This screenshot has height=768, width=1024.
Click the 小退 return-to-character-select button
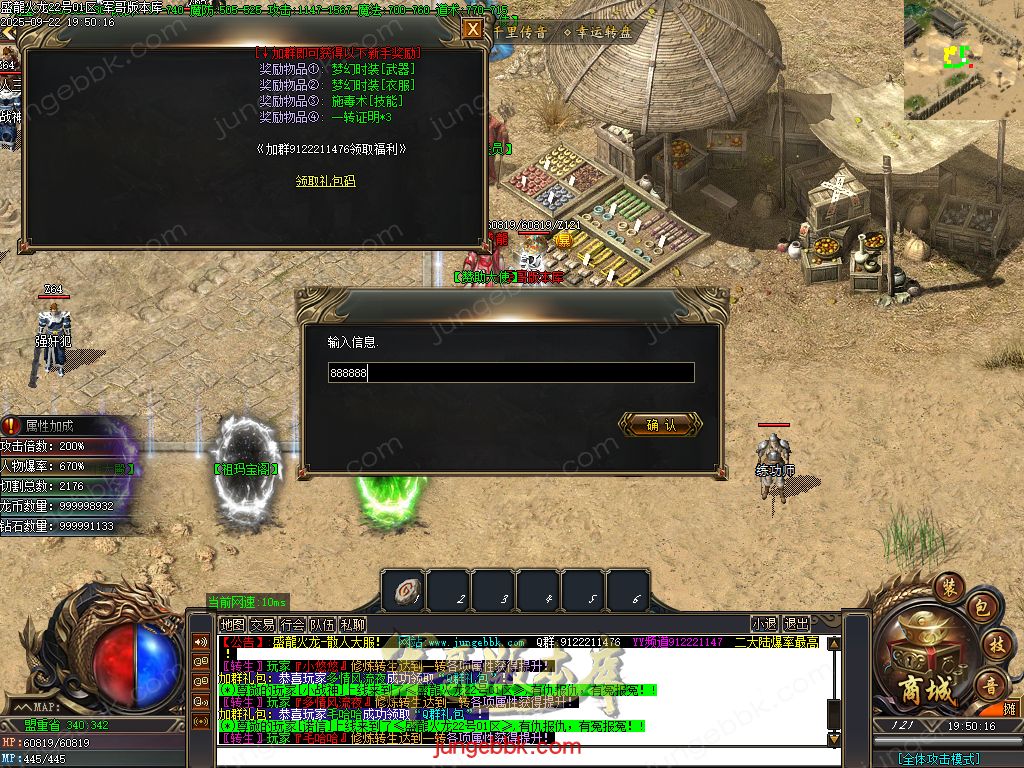[765, 624]
